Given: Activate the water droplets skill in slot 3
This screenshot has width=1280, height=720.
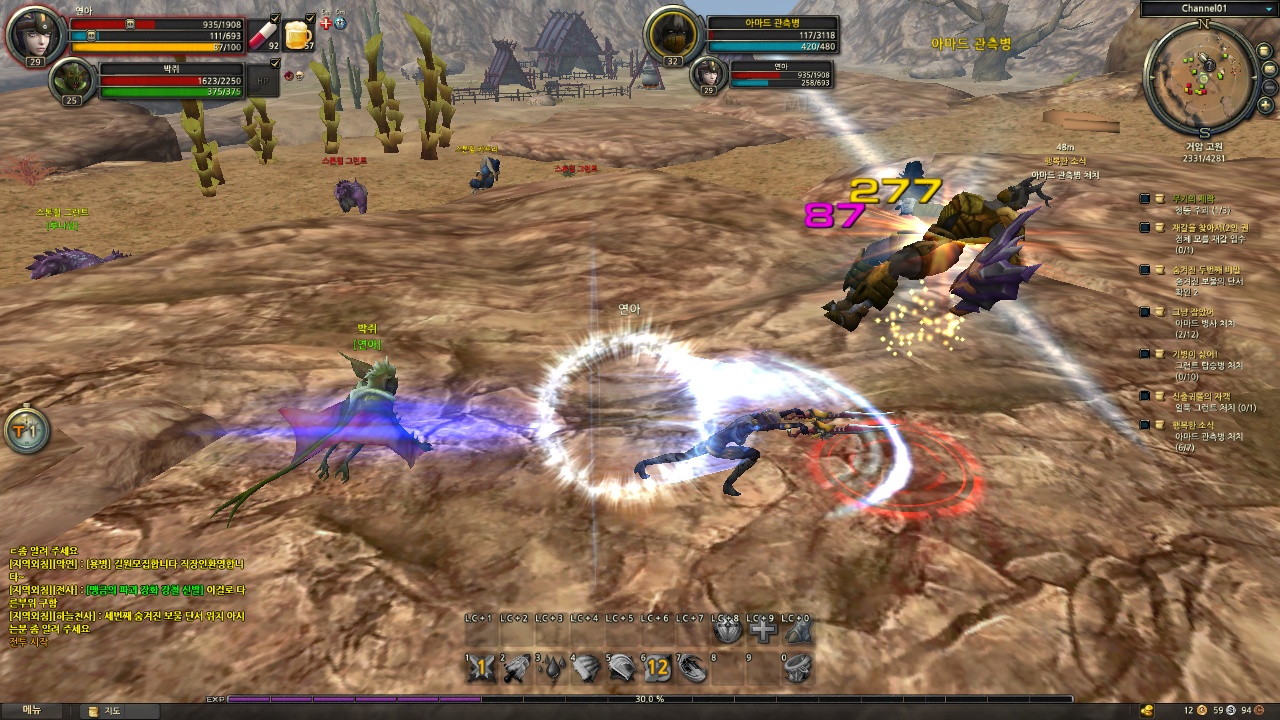Looking at the screenshot, I should [553, 668].
